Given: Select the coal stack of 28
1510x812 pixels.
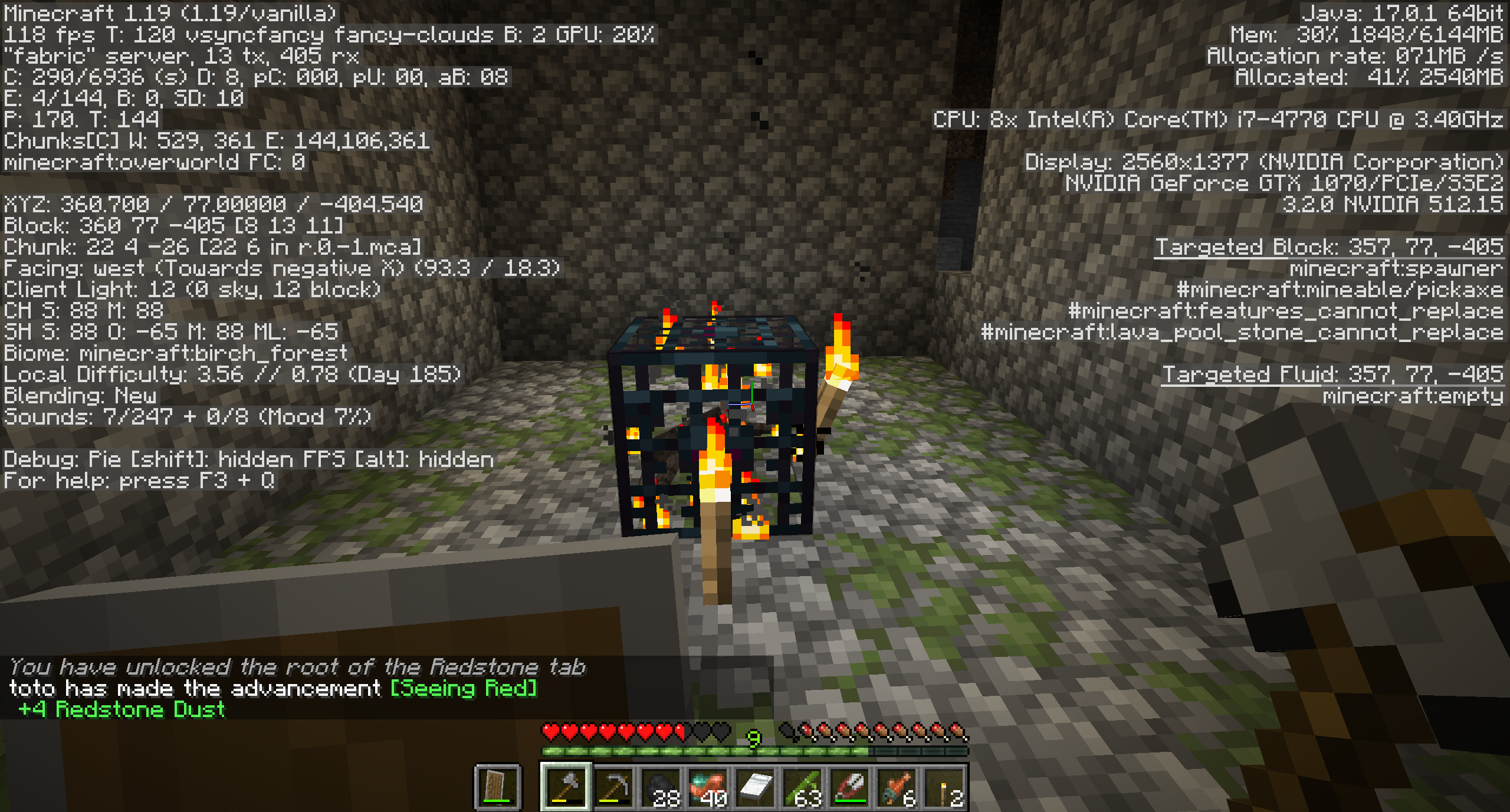Looking at the screenshot, I should click(x=661, y=787).
